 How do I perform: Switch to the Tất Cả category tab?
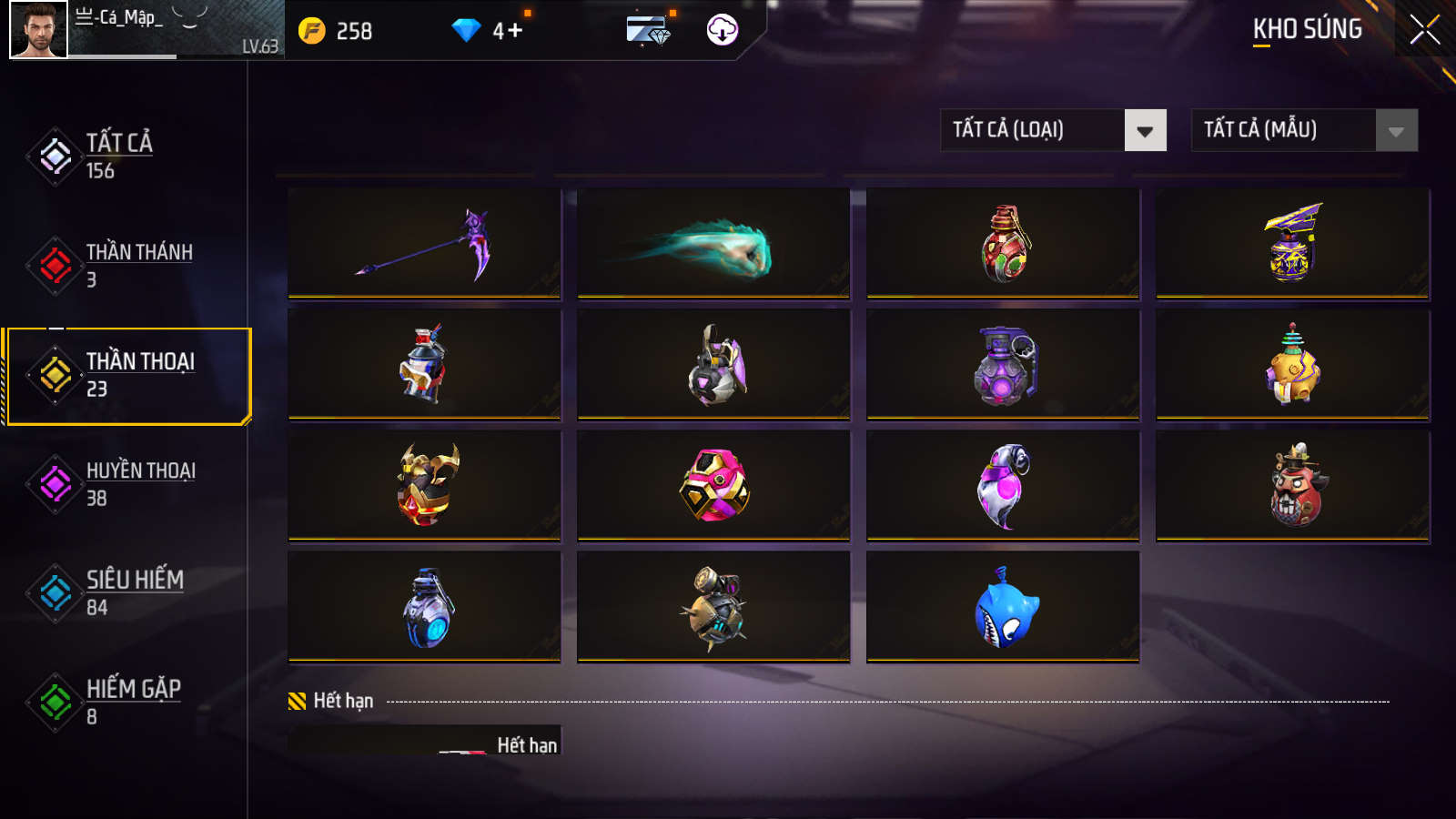[118, 156]
